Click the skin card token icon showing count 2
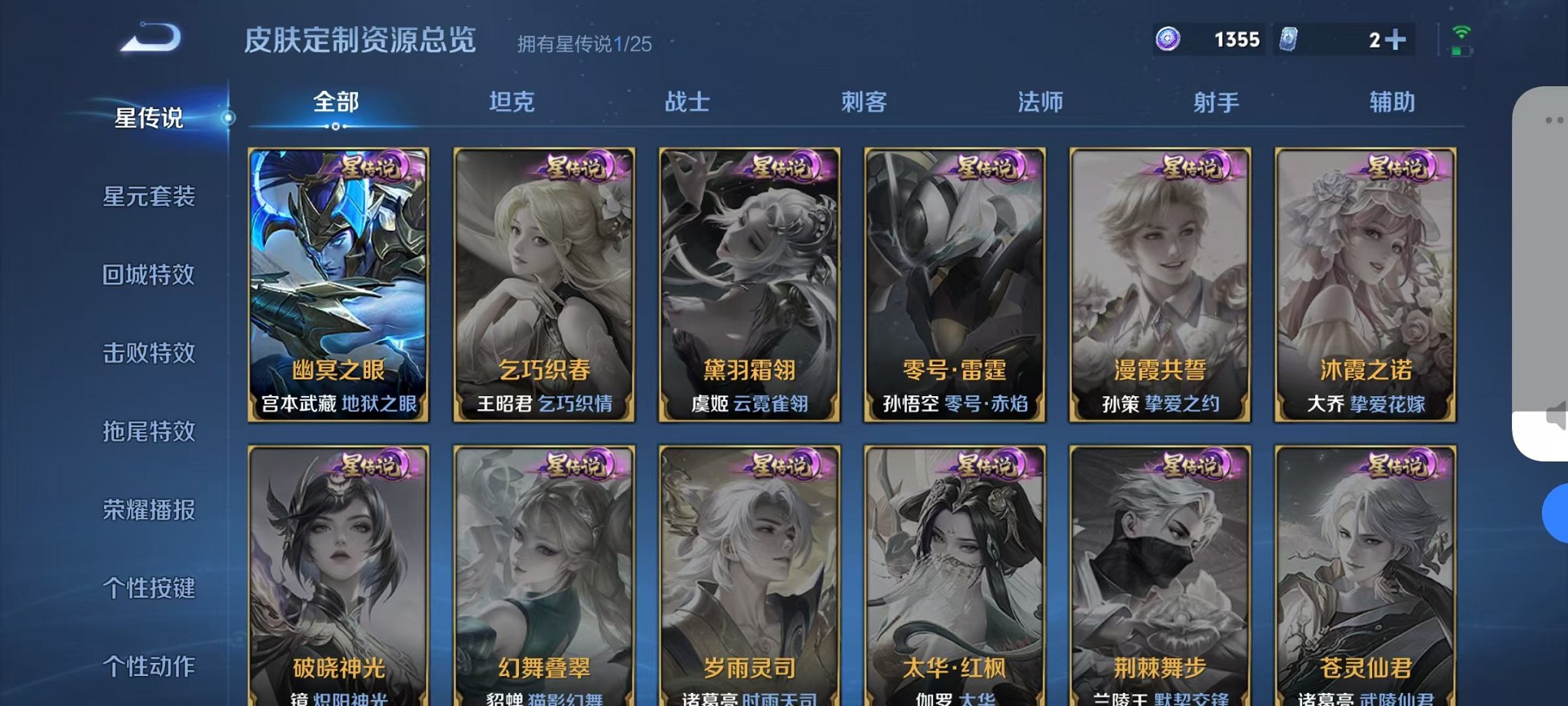The height and width of the screenshot is (706, 1568). [x=1291, y=38]
